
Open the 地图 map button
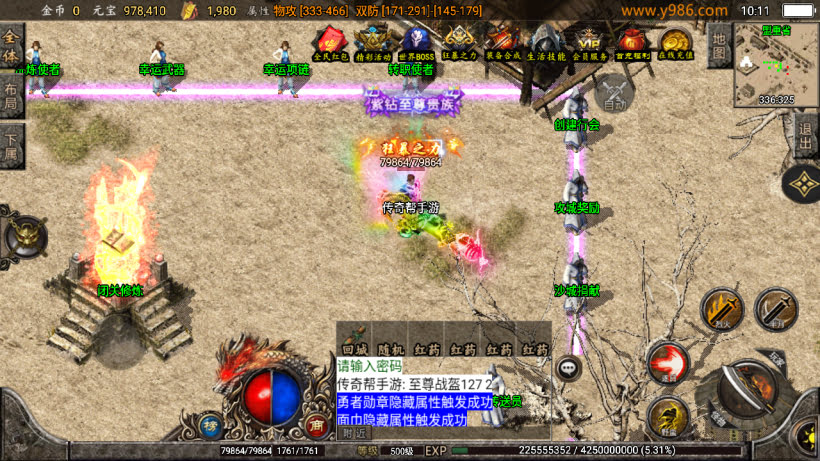[718, 44]
